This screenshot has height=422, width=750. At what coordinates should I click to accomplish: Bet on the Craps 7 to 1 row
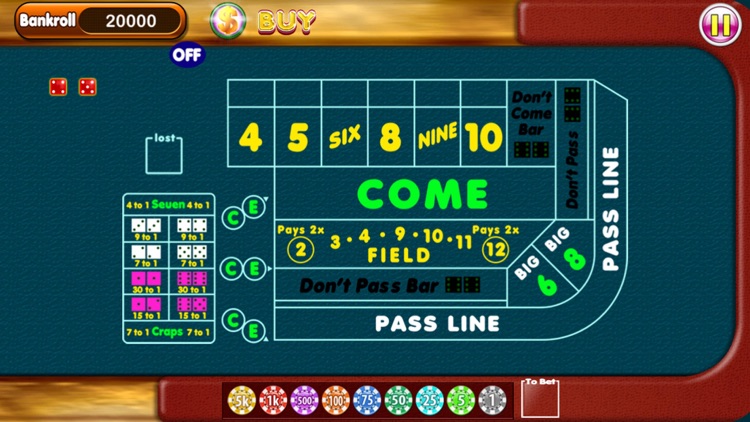[169, 331]
